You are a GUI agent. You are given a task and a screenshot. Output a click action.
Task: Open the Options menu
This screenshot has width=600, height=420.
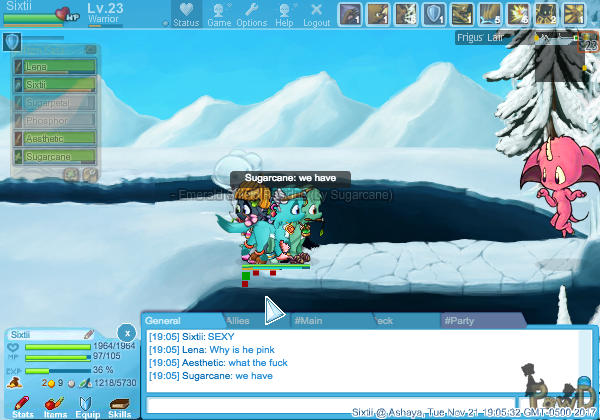tap(251, 15)
